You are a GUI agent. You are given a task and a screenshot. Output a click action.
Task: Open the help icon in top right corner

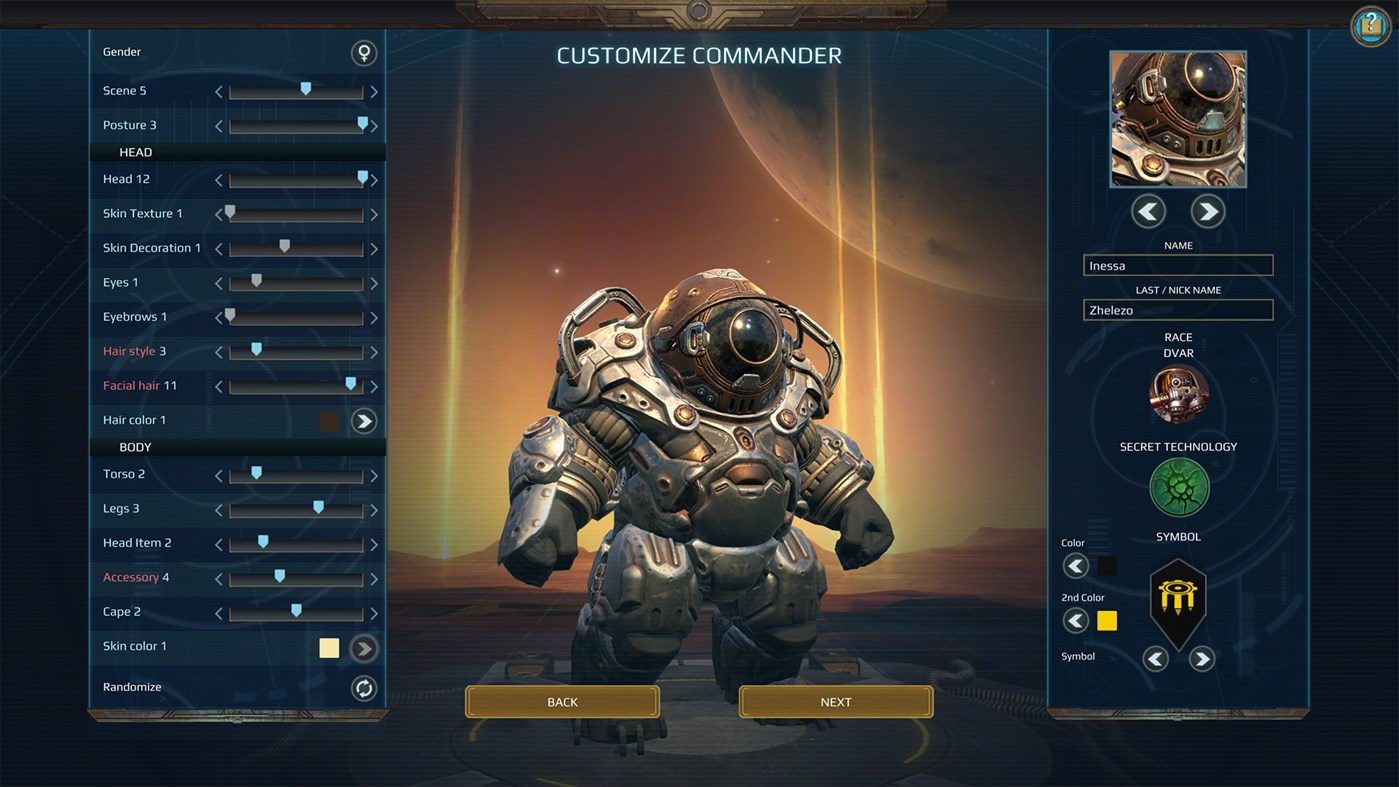click(1368, 26)
